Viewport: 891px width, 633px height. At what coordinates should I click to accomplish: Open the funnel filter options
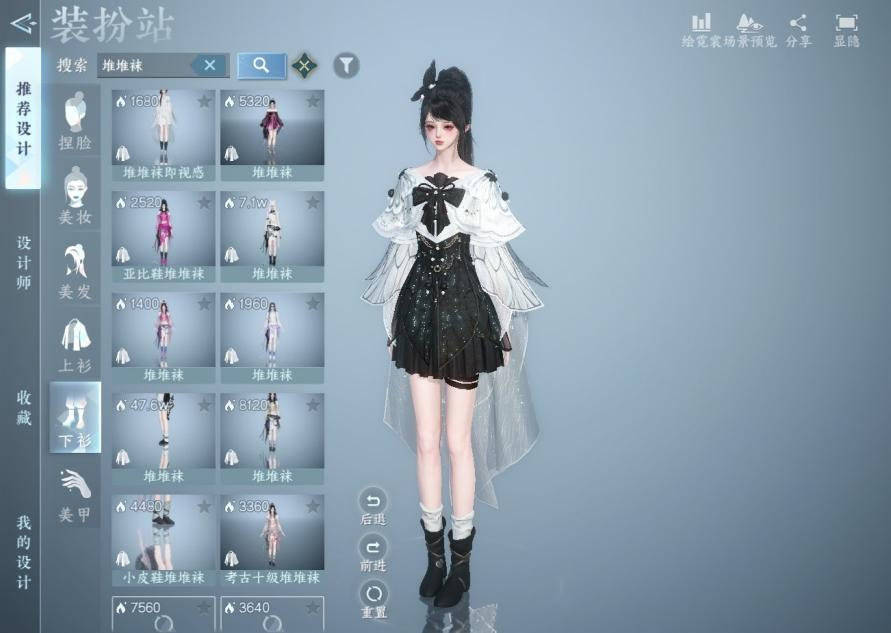pyautogui.click(x=345, y=66)
